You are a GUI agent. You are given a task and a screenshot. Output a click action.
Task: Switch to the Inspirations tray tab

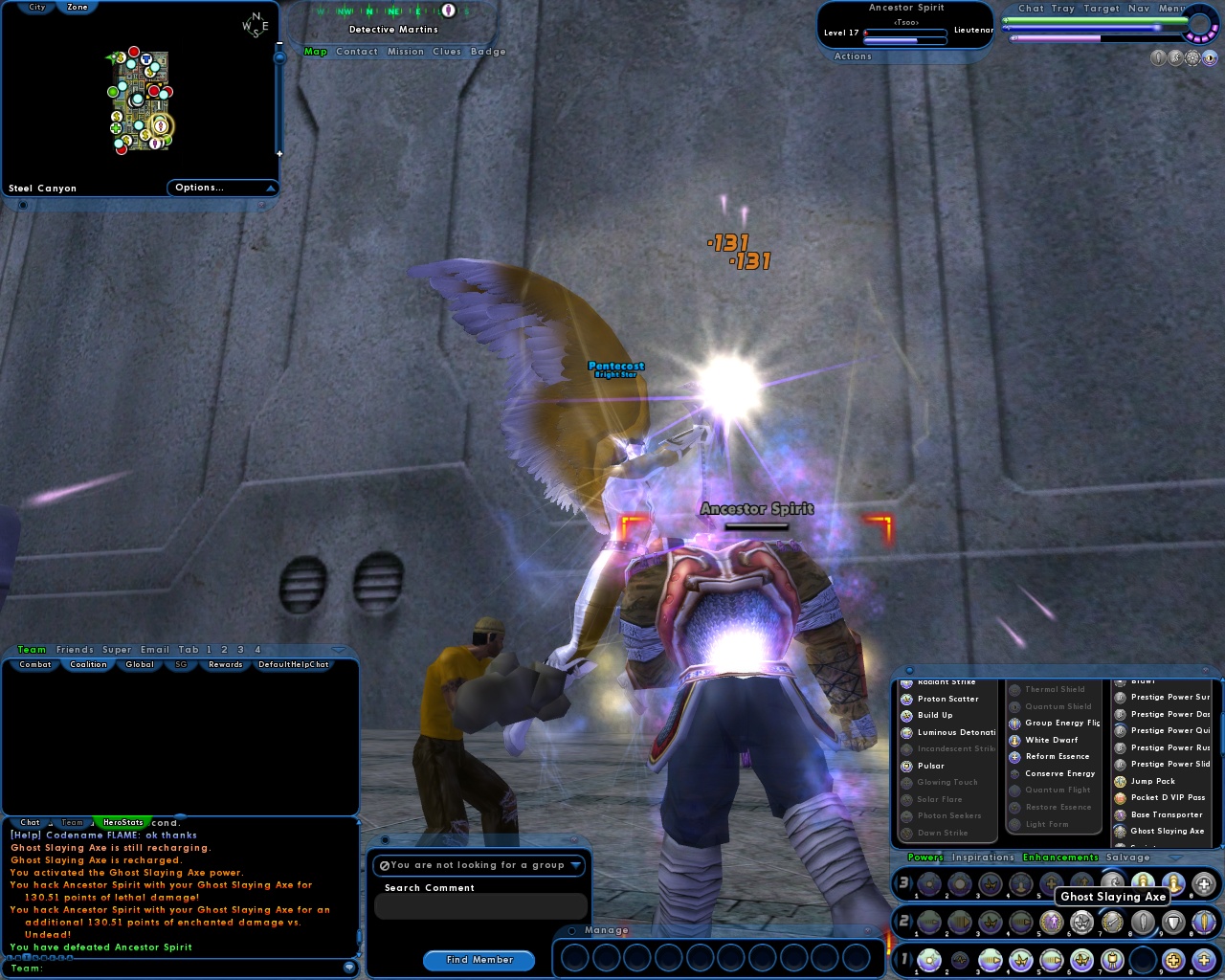point(983,857)
